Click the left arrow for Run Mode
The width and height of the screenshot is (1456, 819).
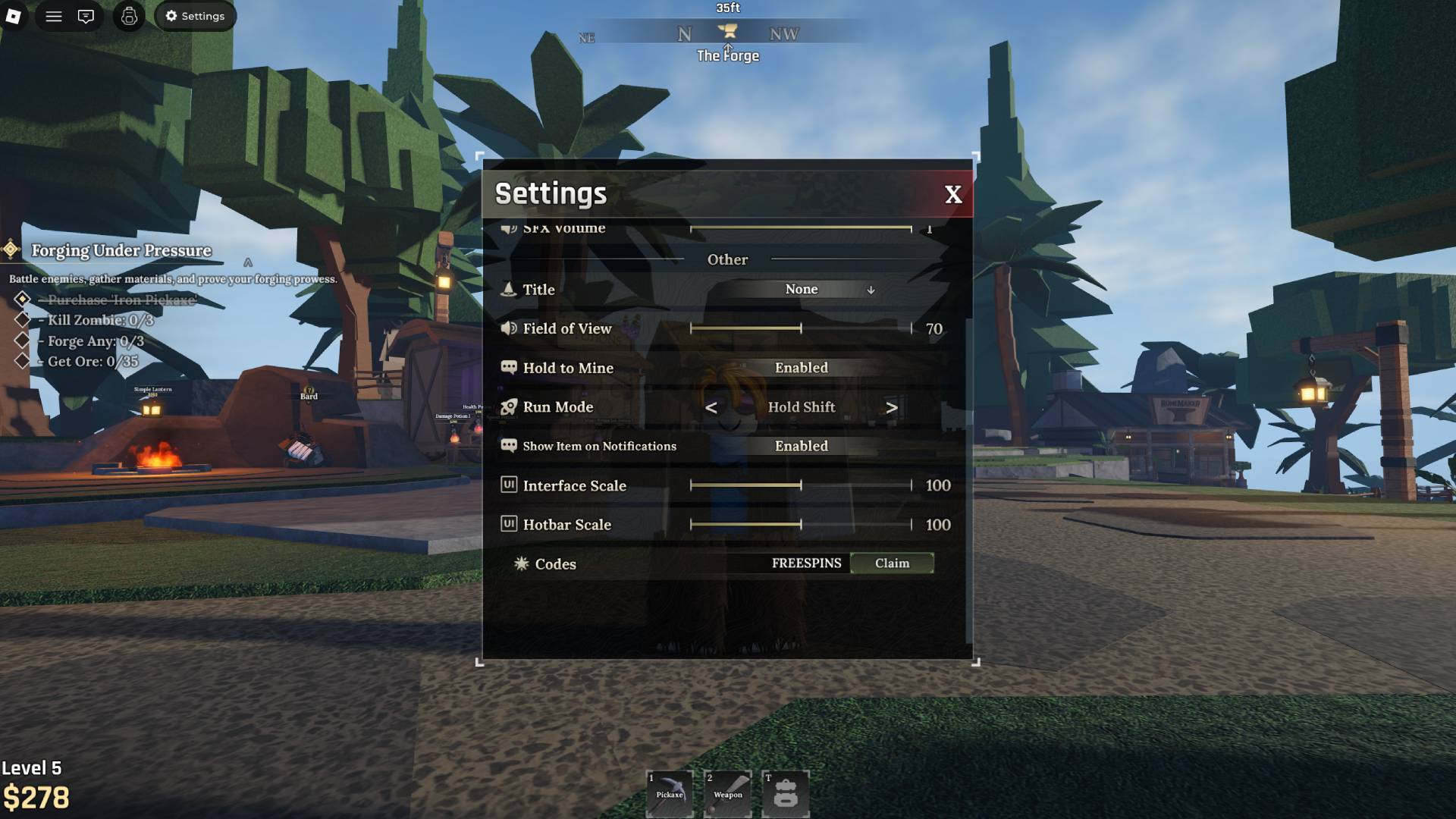point(711,407)
